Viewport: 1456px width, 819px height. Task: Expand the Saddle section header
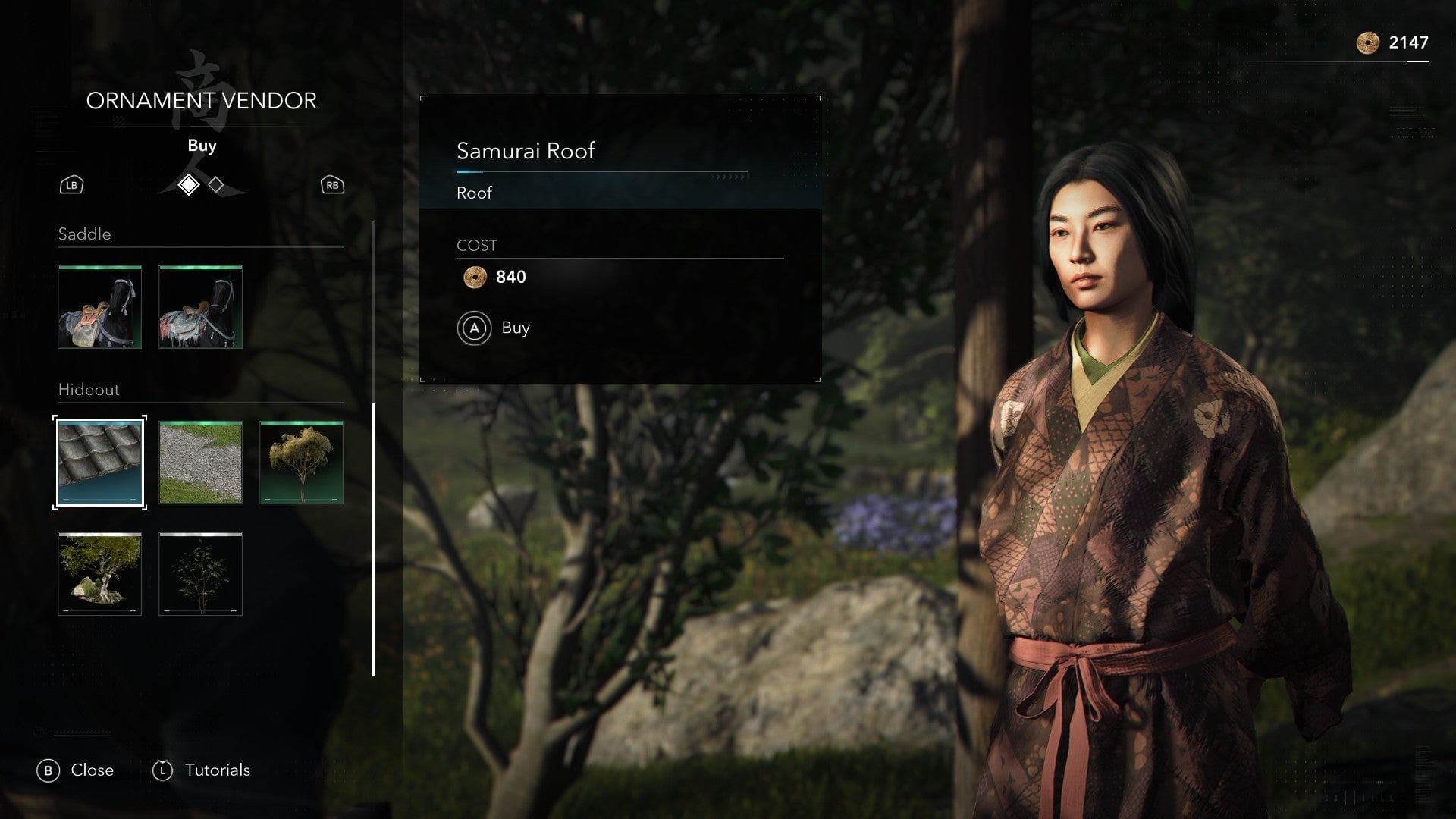click(83, 234)
